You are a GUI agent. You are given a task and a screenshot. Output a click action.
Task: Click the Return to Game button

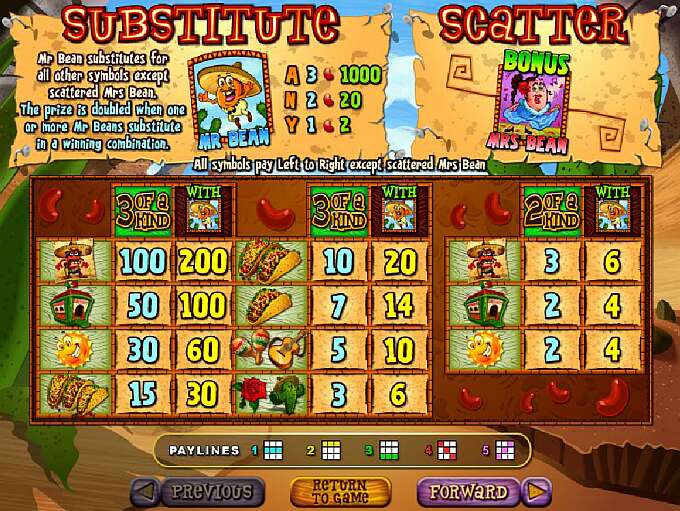pyautogui.click(x=340, y=491)
